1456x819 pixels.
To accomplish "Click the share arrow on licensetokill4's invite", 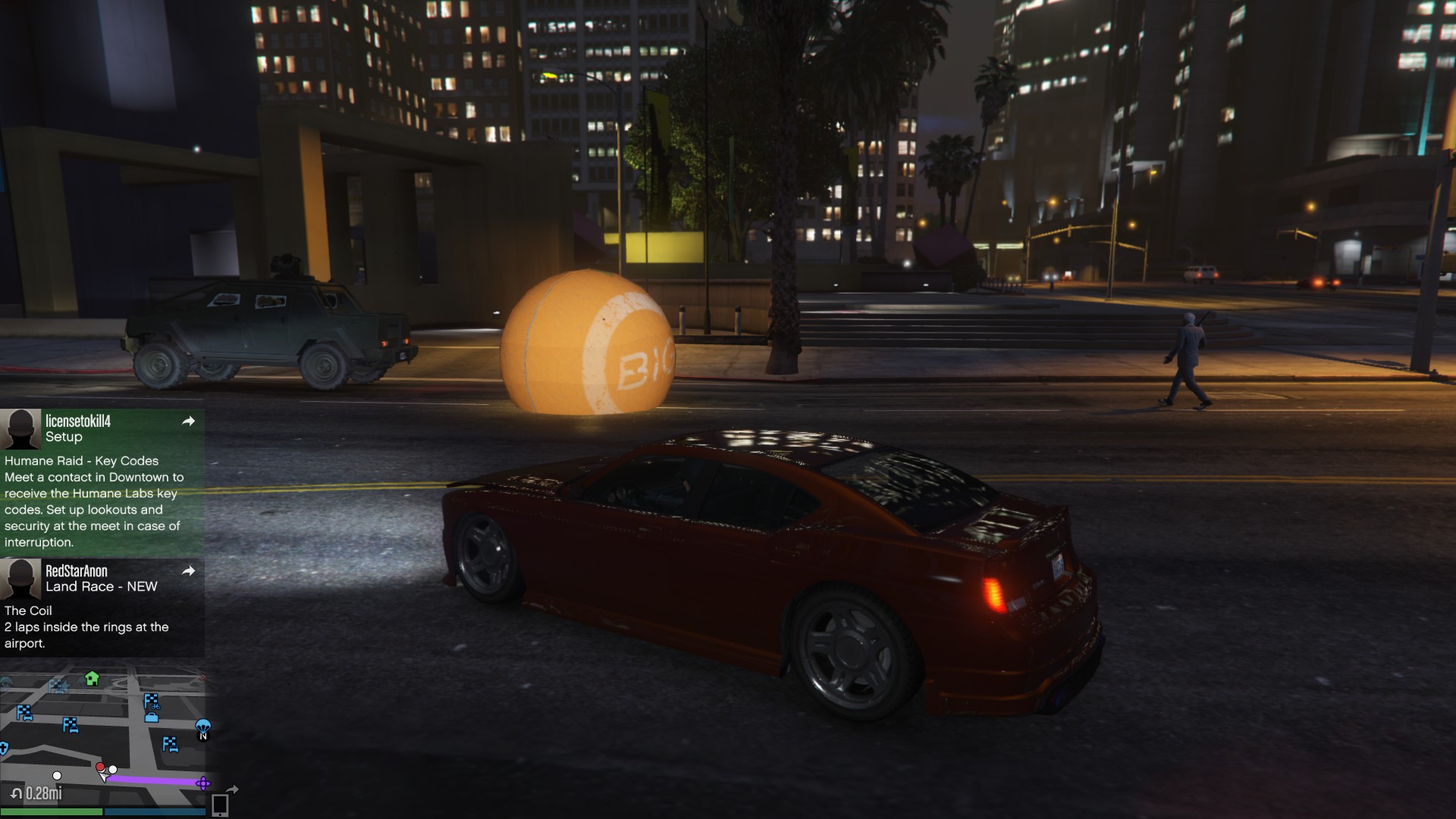I will [x=189, y=421].
